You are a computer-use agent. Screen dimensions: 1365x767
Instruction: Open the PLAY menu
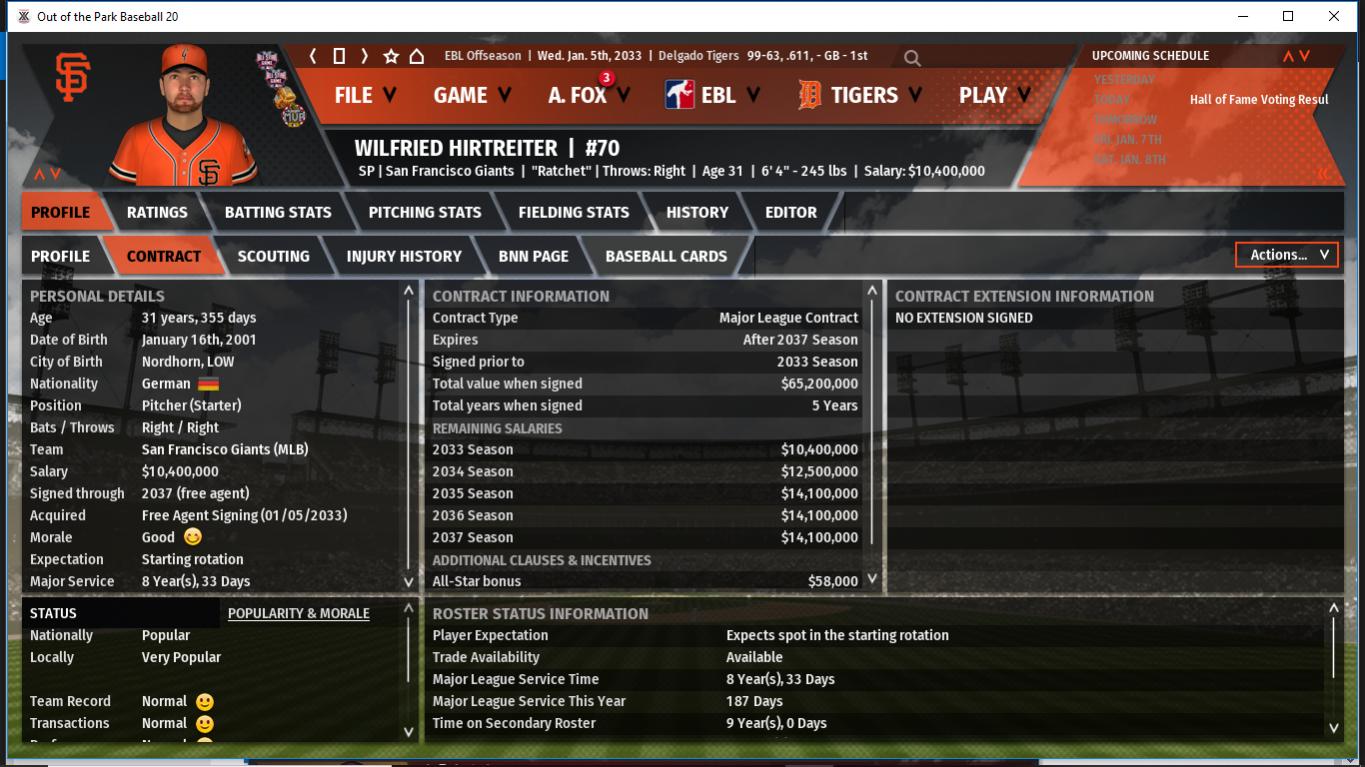click(x=995, y=95)
